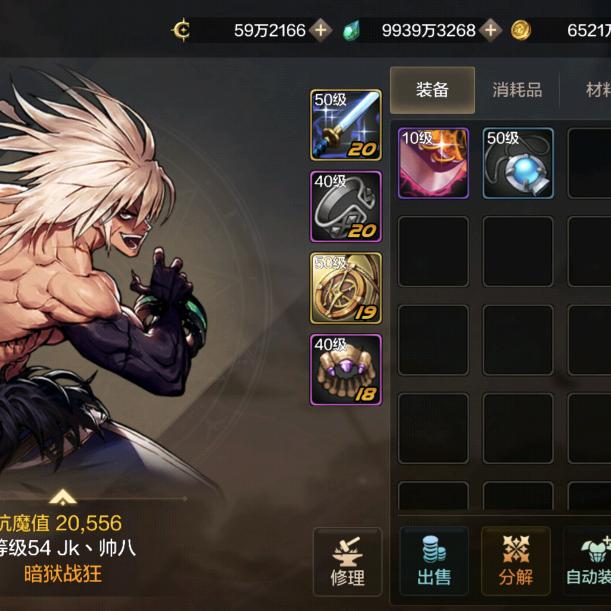
Task: Add green gems with the plus button
Action: (490, 30)
